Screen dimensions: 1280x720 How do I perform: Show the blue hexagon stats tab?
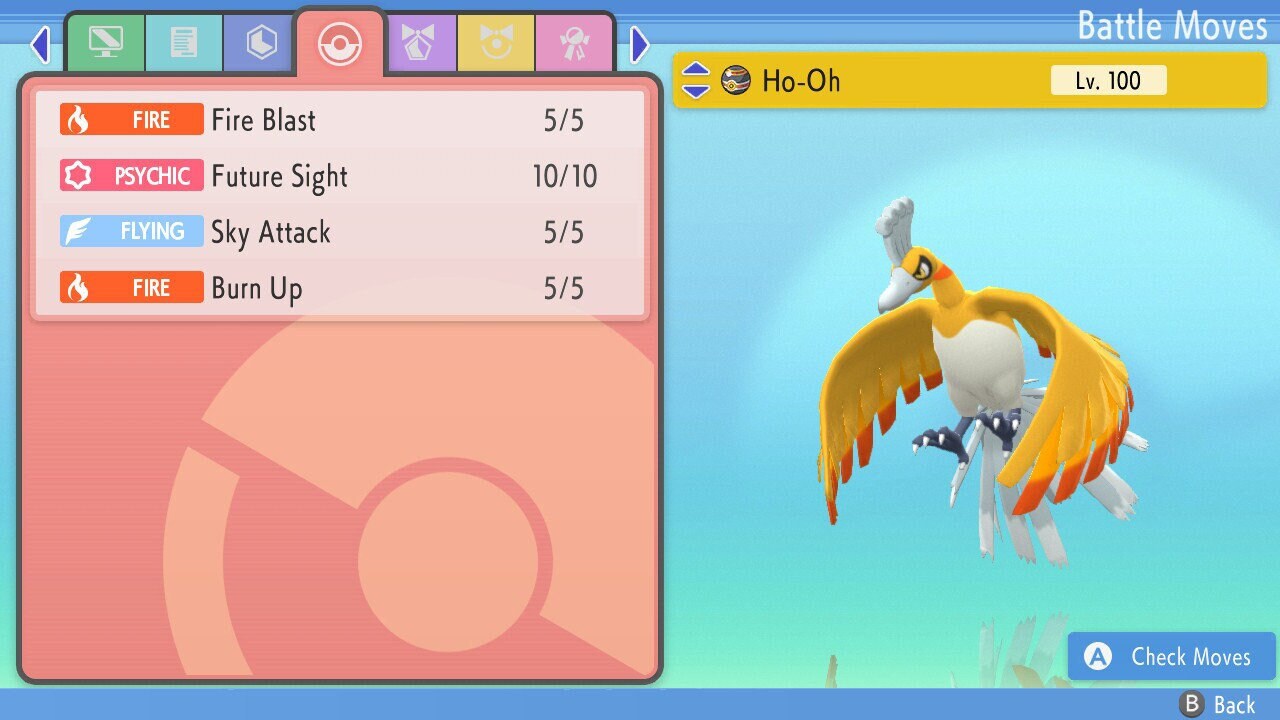click(261, 43)
